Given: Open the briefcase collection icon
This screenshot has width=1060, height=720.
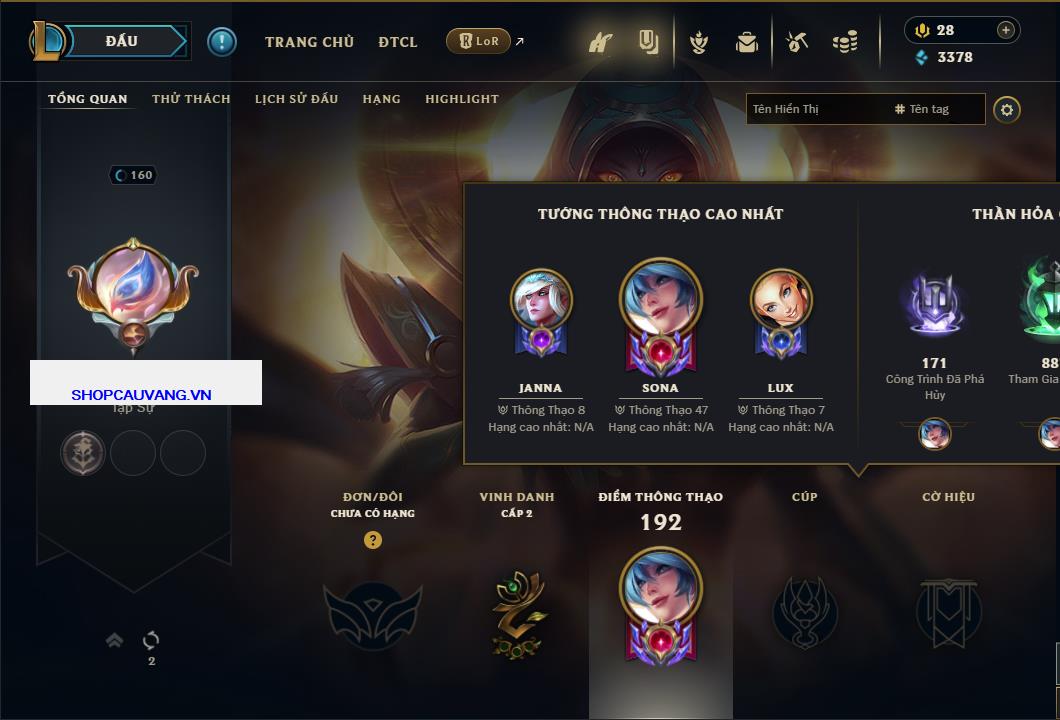Looking at the screenshot, I should (747, 42).
